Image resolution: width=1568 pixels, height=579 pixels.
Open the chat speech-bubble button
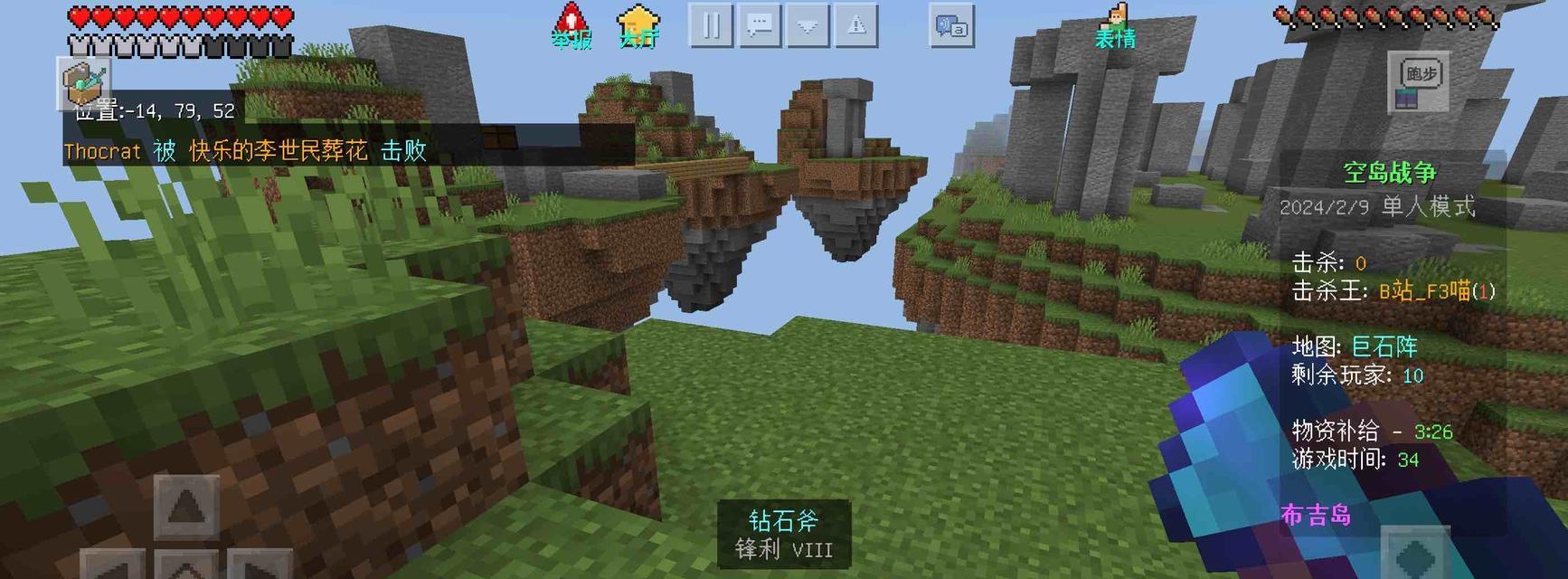tap(760, 25)
